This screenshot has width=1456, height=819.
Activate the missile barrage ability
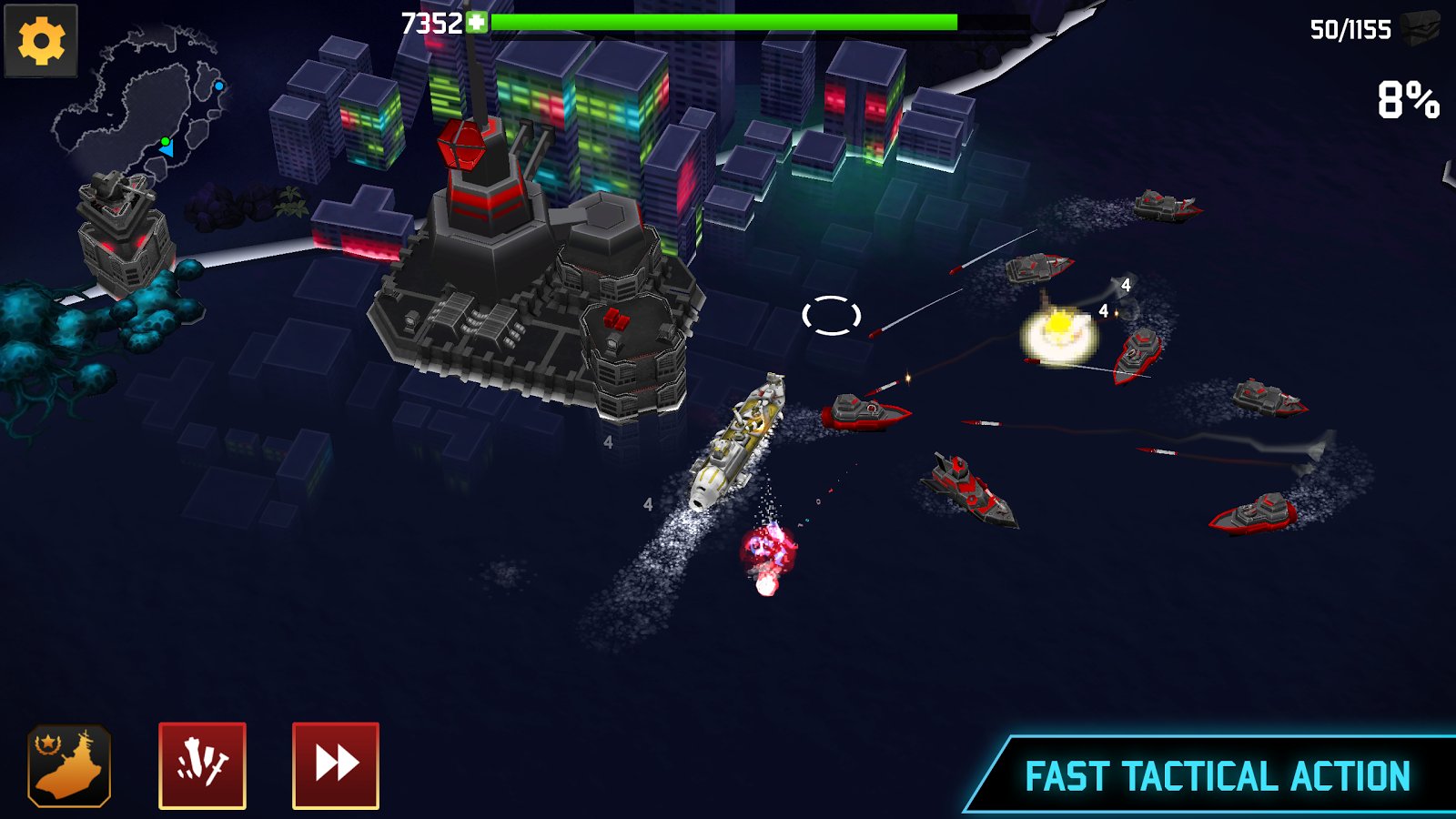(202, 765)
